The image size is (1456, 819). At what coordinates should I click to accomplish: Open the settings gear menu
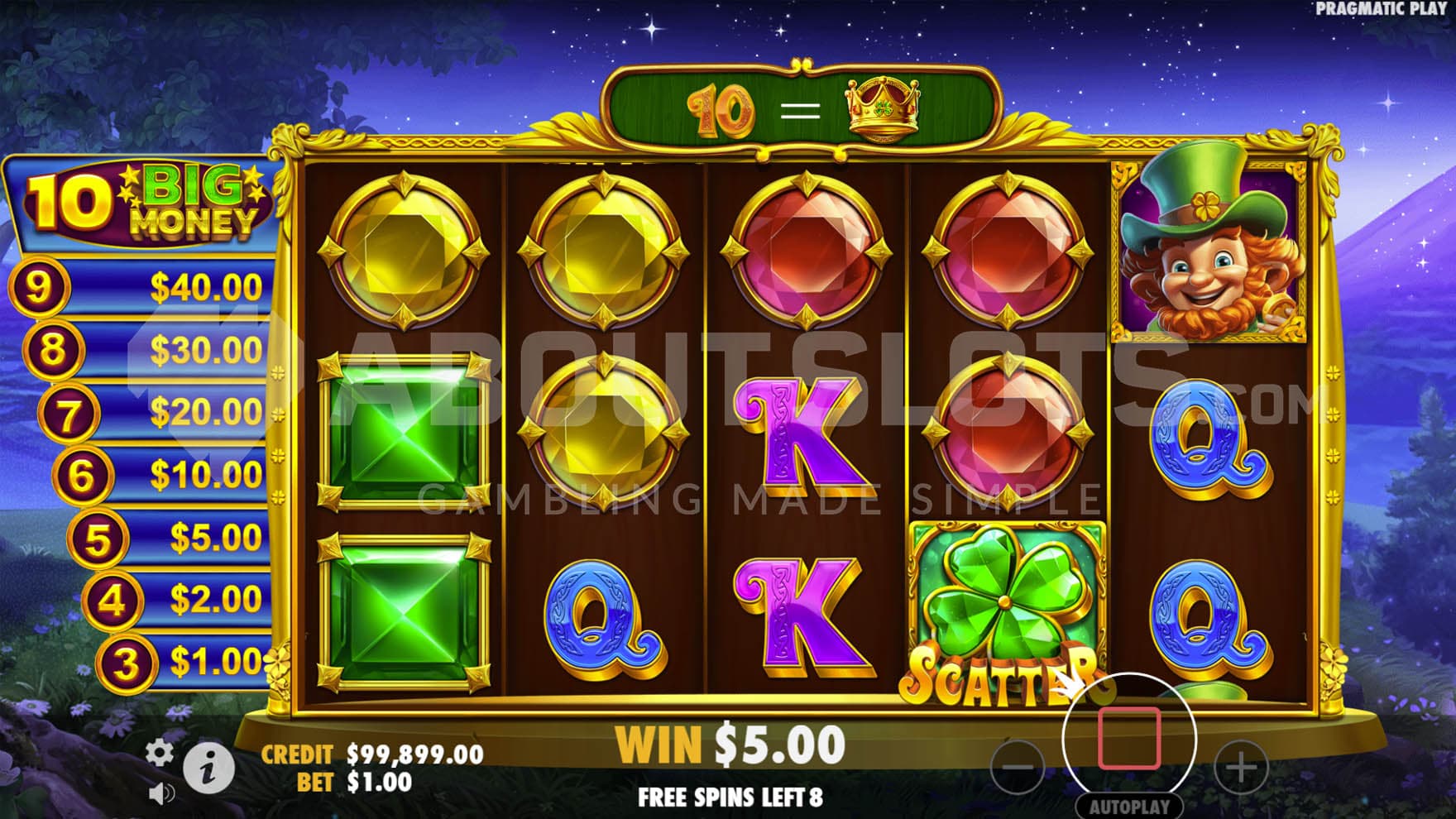tap(160, 753)
